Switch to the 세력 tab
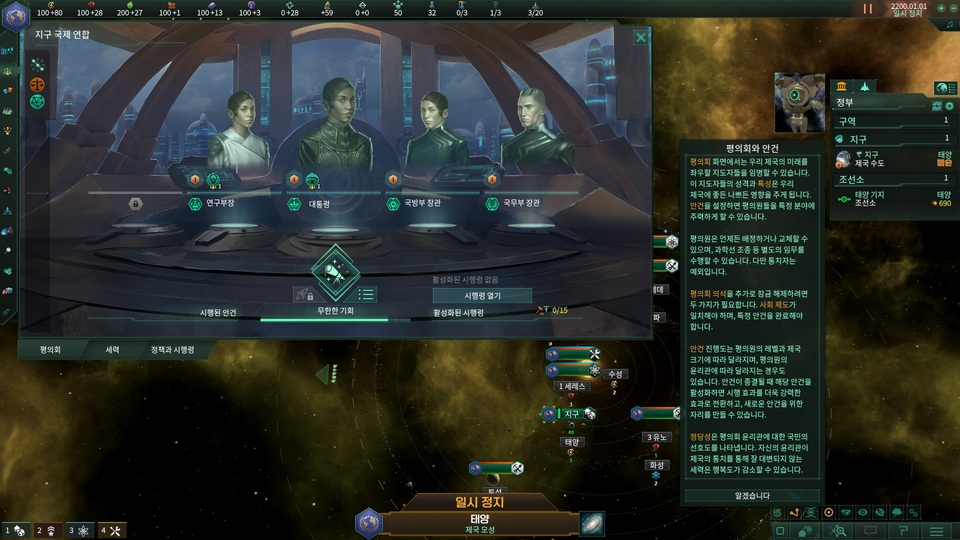Screen dimensions: 960x540 coord(112,351)
